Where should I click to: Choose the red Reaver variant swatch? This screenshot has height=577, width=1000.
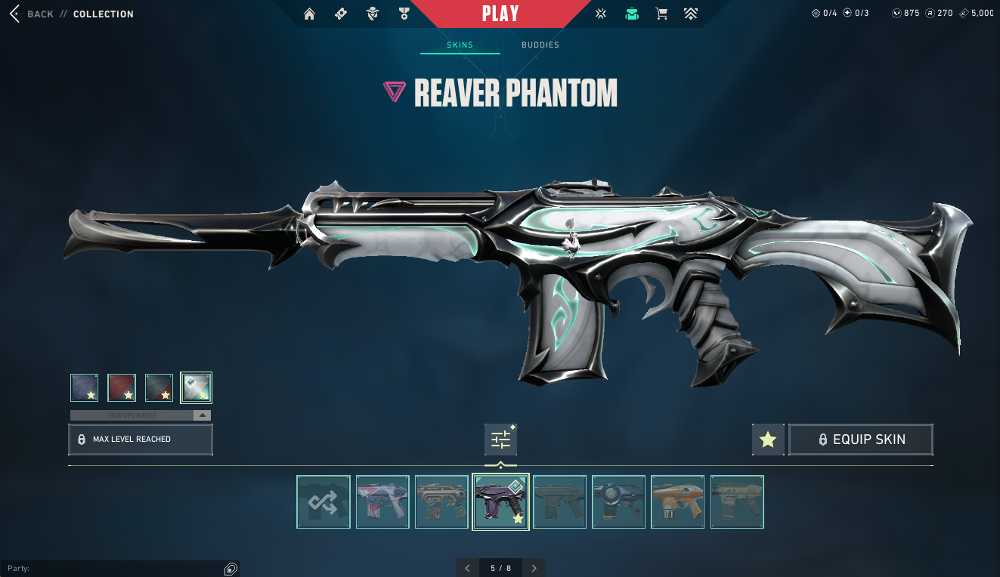(122, 387)
